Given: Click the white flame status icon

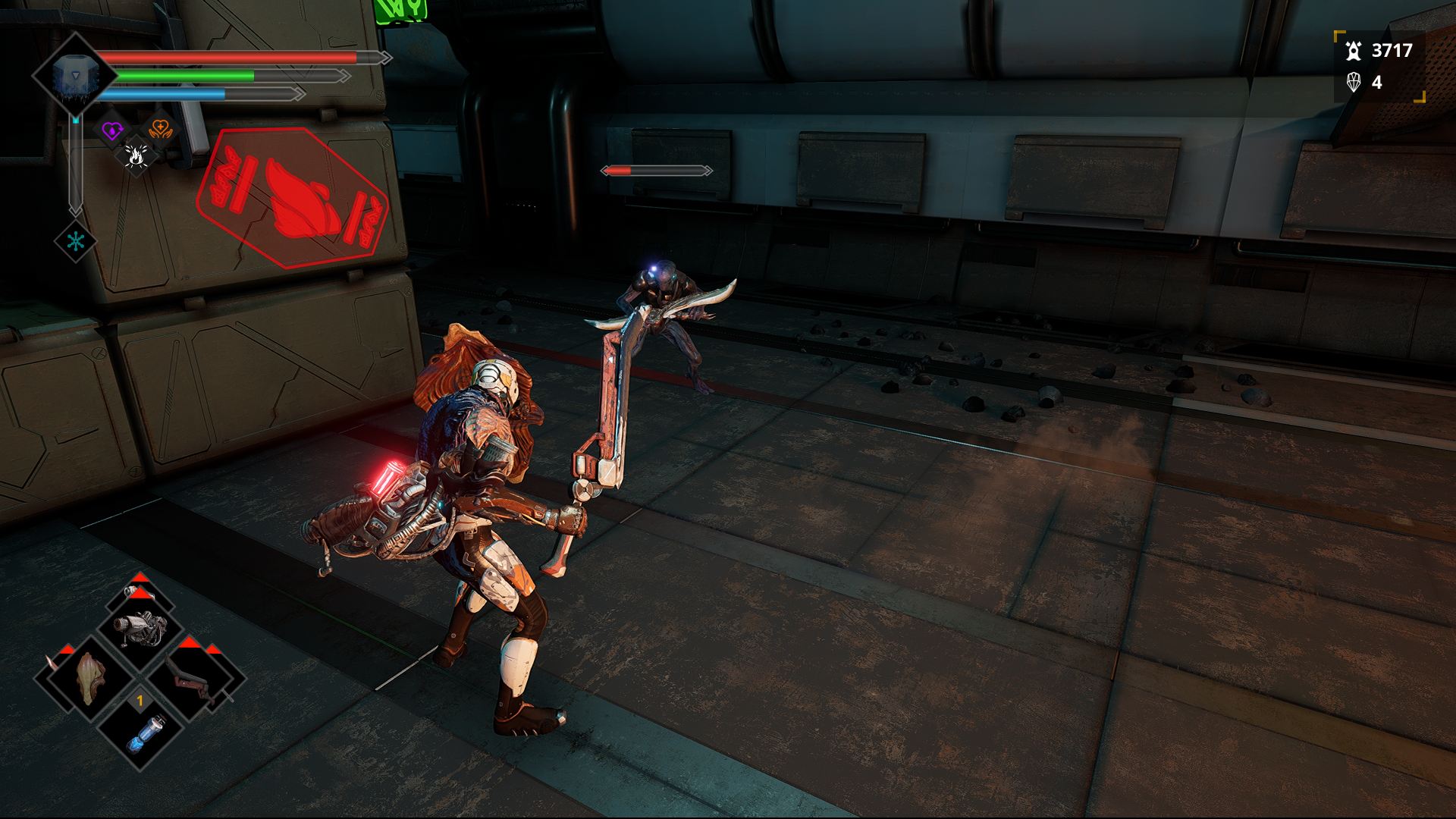Looking at the screenshot, I should point(137,155).
